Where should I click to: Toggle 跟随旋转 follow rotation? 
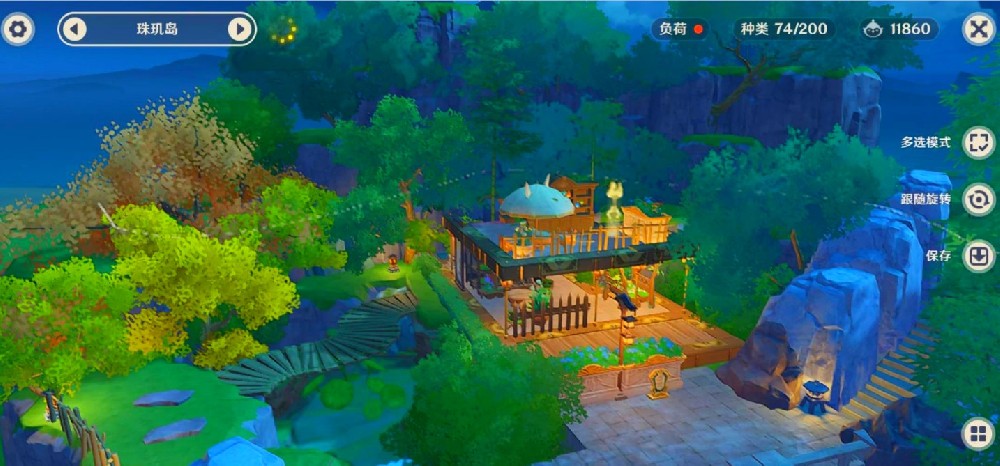tap(978, 199)
